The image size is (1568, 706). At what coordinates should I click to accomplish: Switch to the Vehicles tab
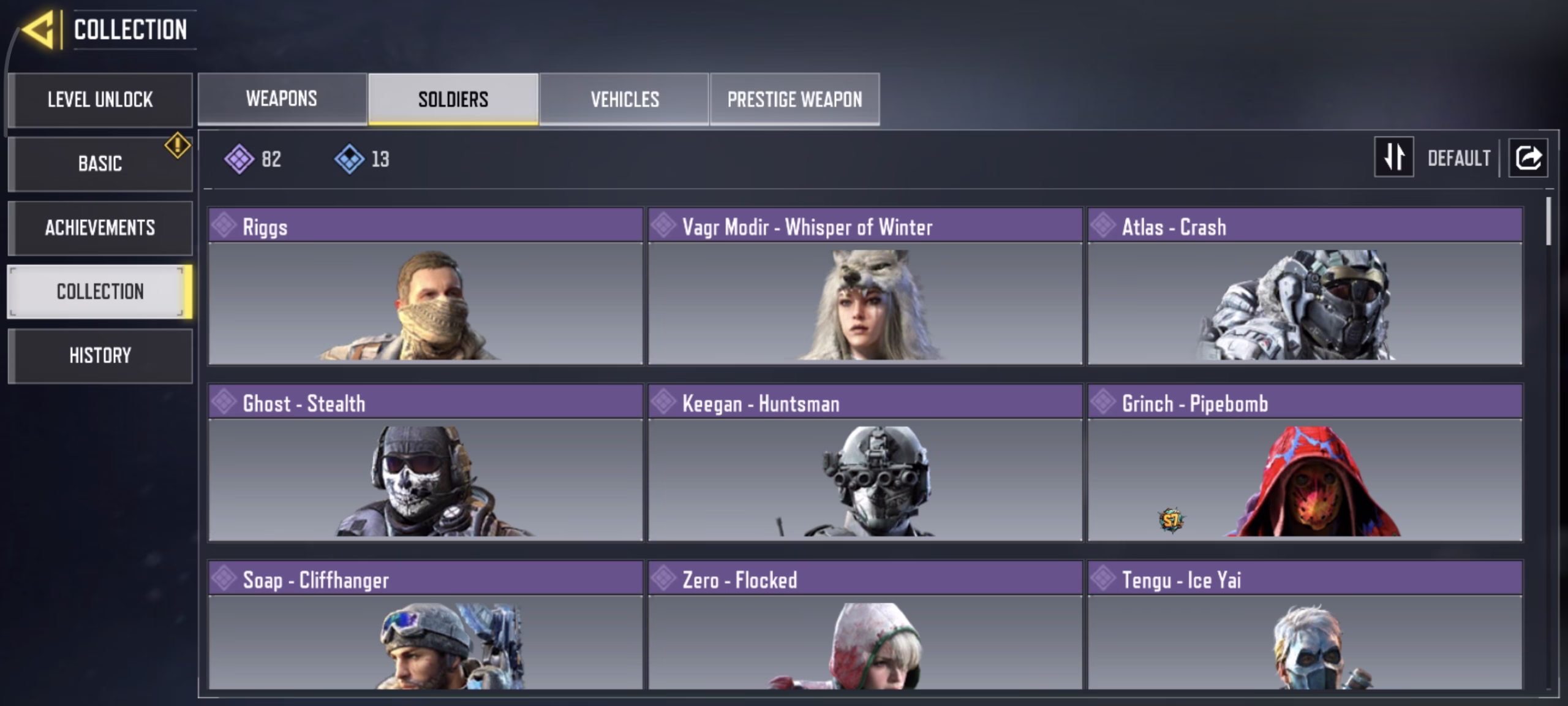tap(624, 99)
